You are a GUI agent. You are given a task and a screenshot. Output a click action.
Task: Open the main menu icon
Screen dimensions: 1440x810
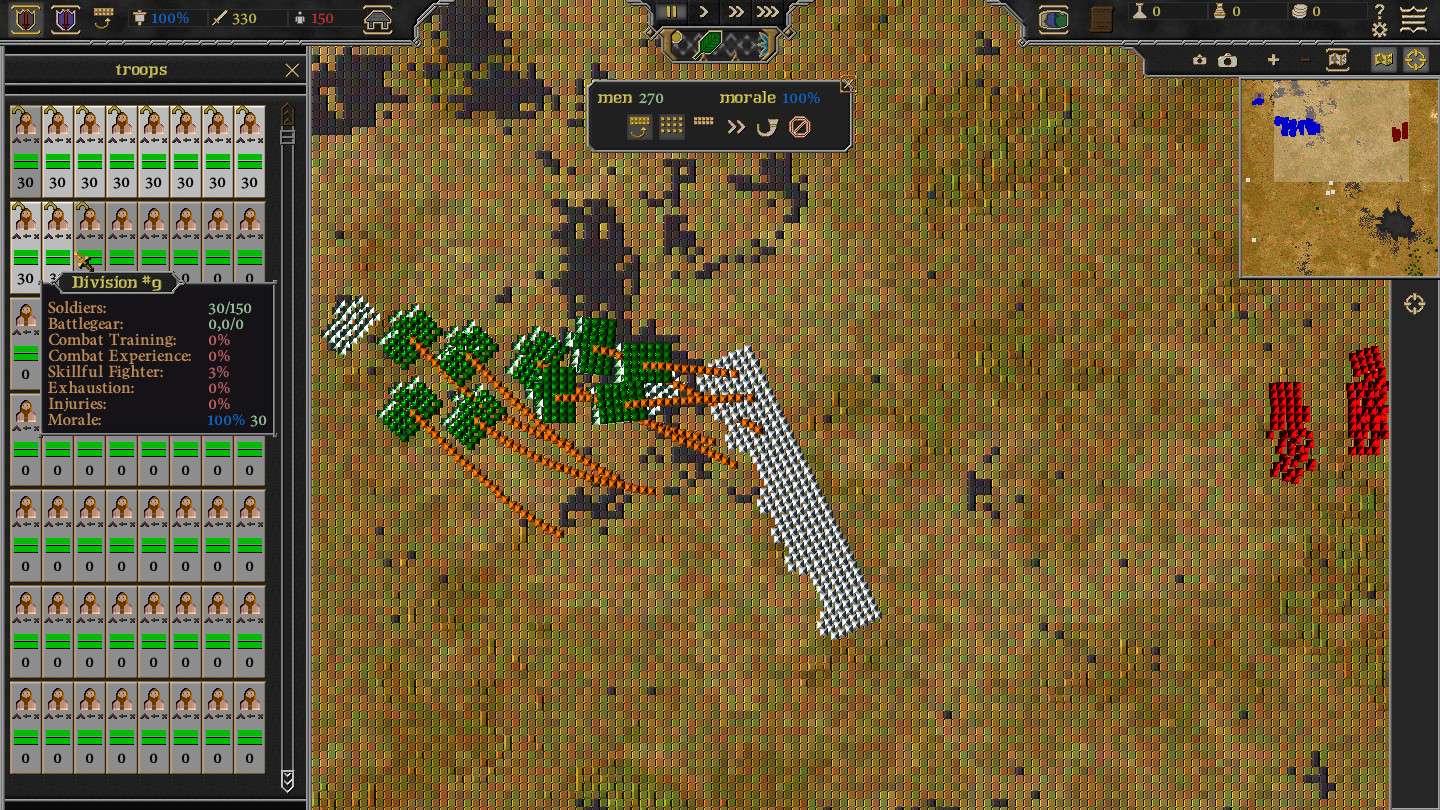click(x=1413, y=19)
